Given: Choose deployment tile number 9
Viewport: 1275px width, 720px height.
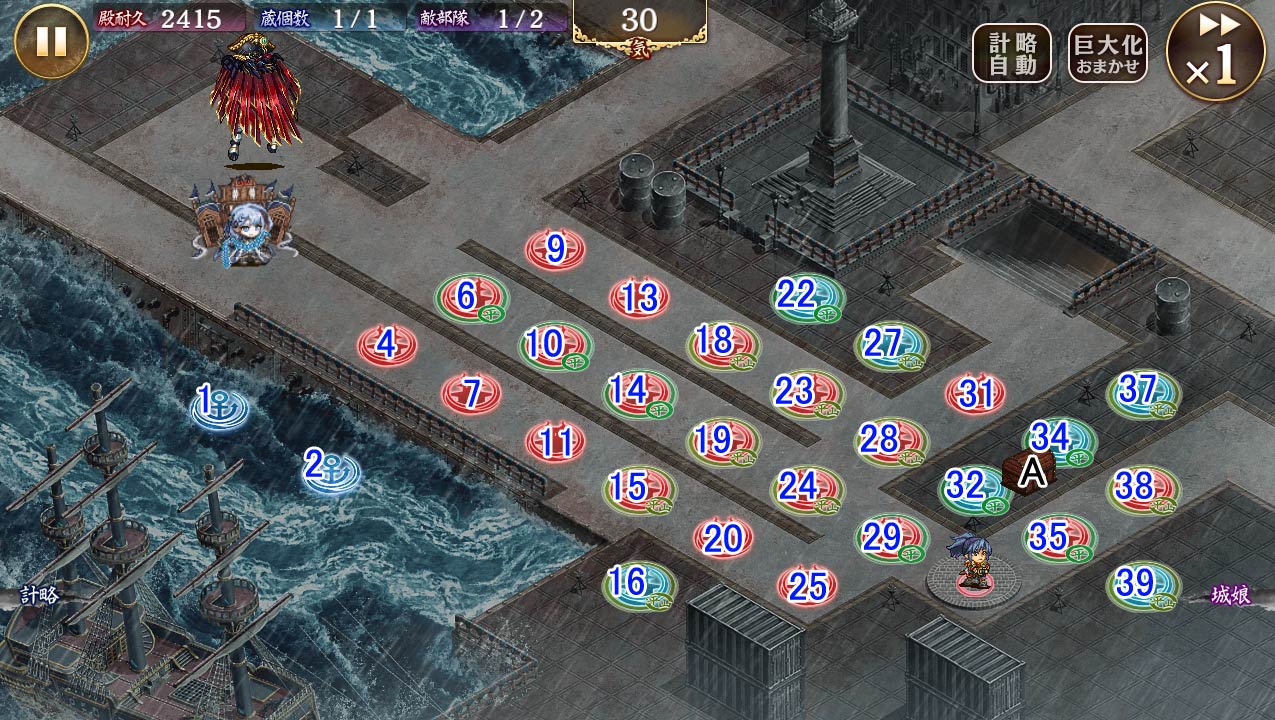Looking at the screenshot, I should pos(556,250).
